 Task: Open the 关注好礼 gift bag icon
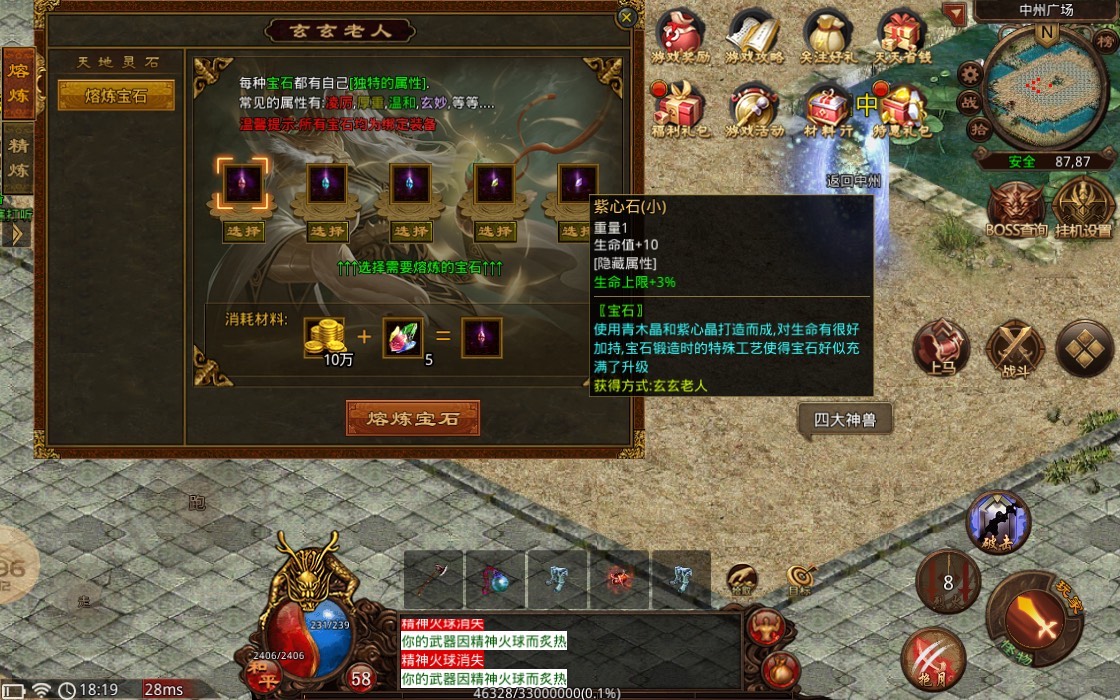tap(829, 36)
